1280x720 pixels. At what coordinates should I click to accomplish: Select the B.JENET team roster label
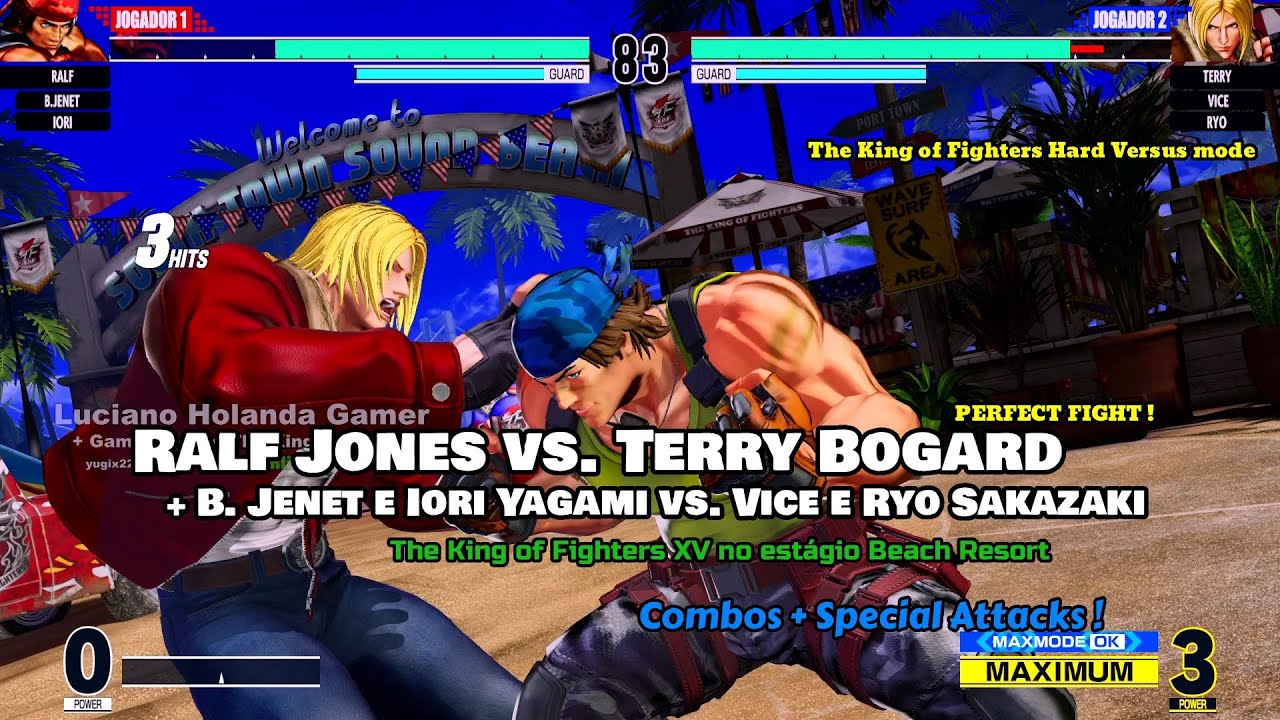tap(62, 100)
